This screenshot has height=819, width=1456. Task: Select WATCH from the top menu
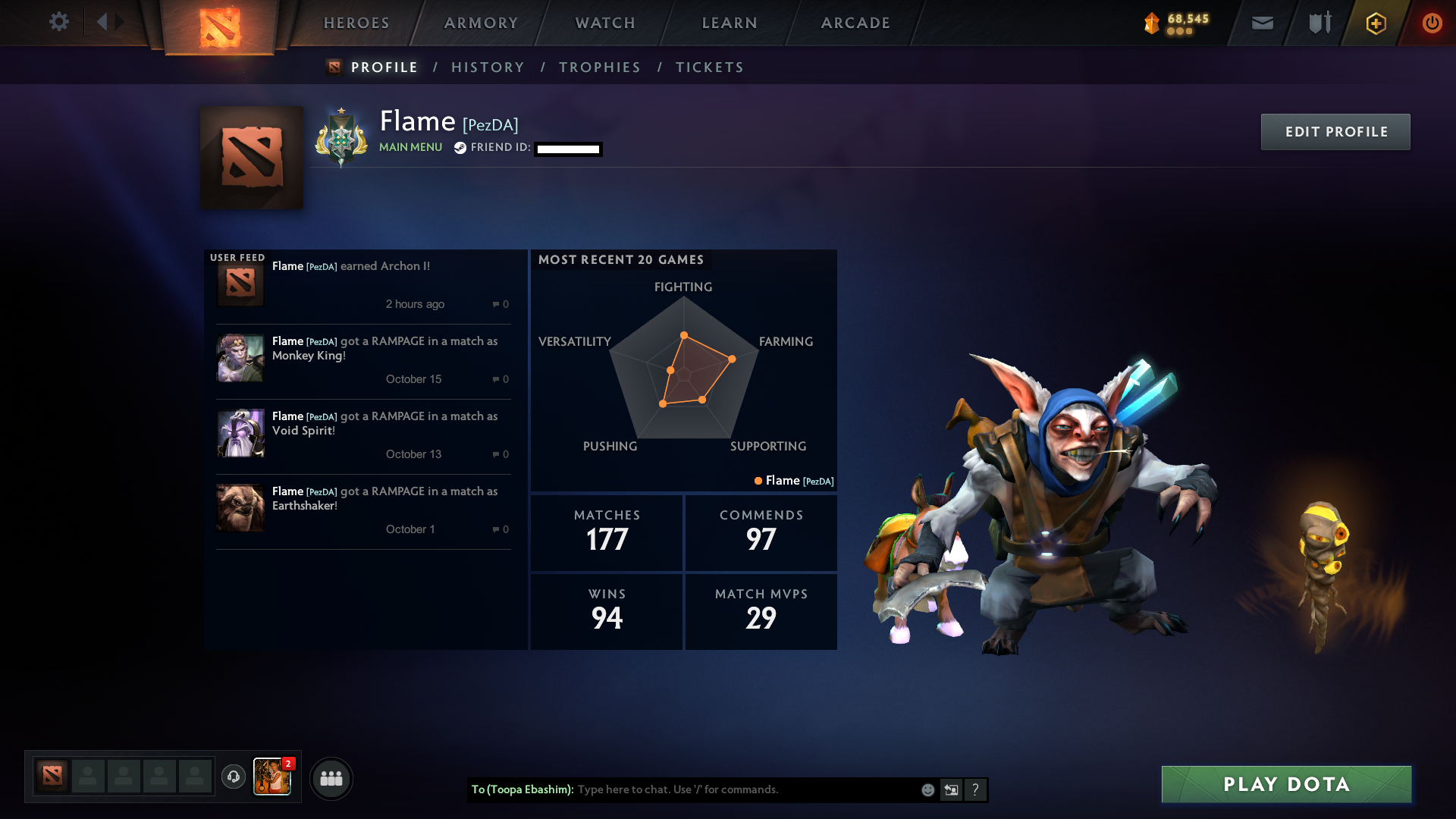(604, 23)
